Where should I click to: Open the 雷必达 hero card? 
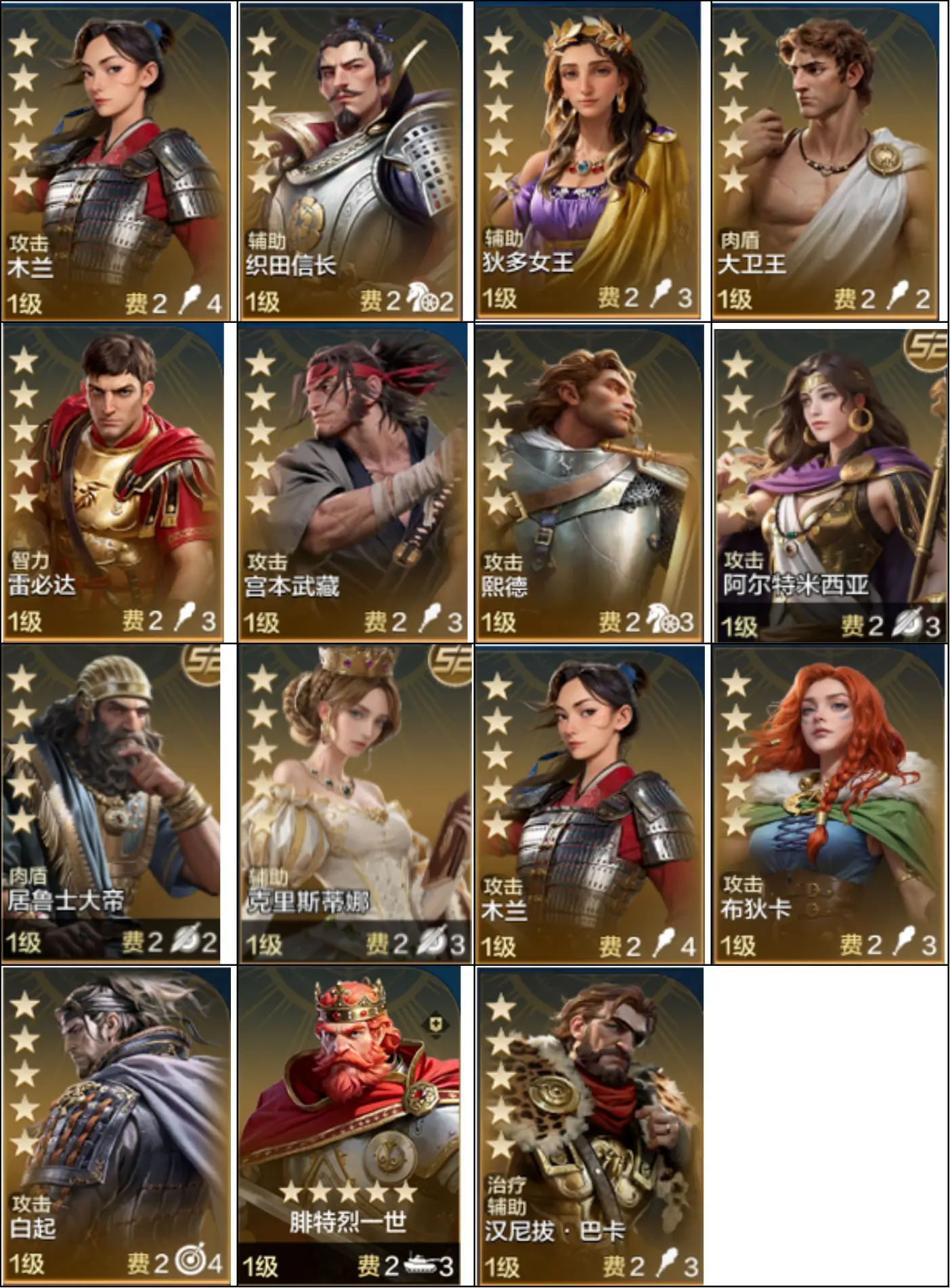click(114, 482)
